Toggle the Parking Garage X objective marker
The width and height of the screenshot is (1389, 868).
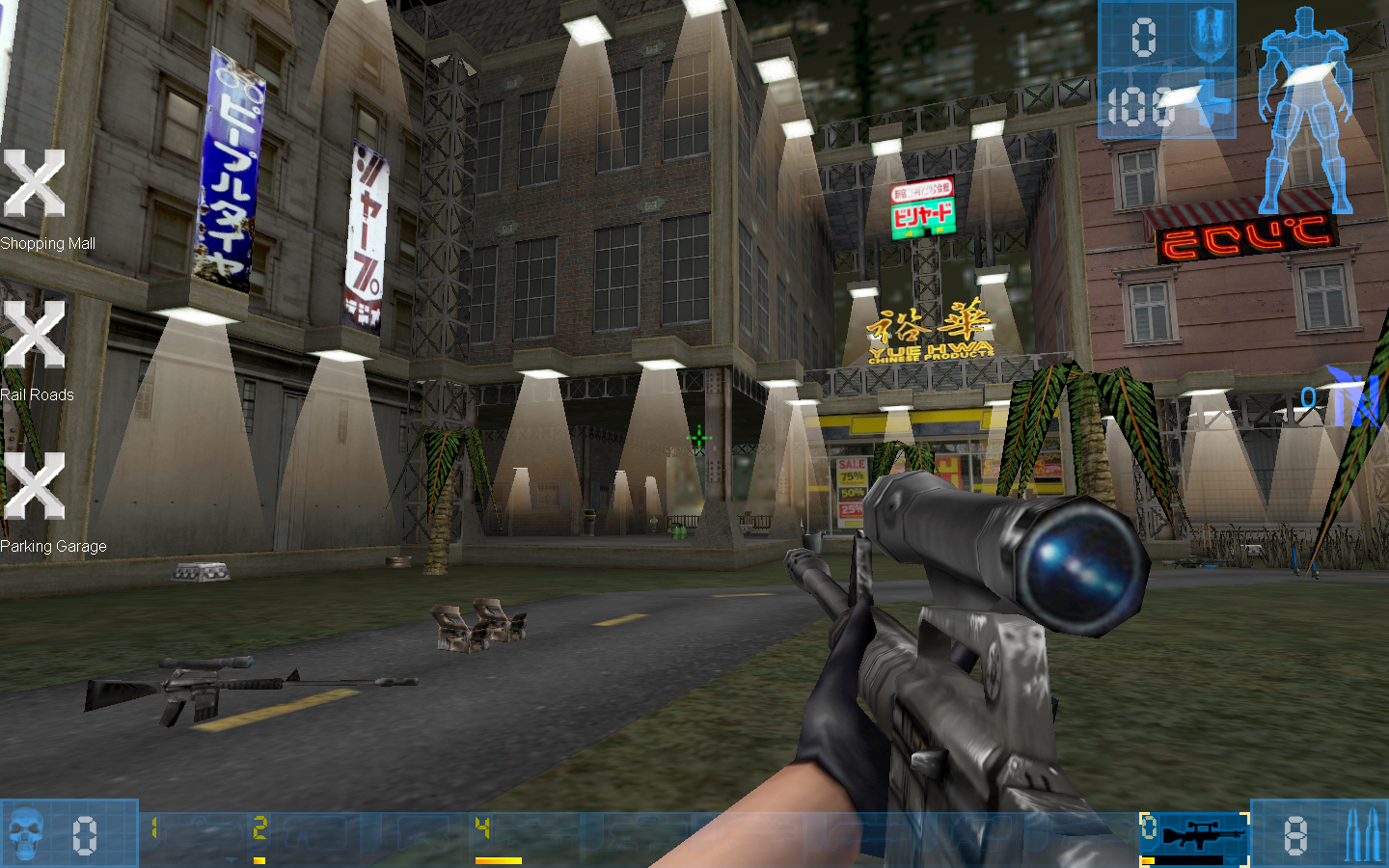point(34,485)
